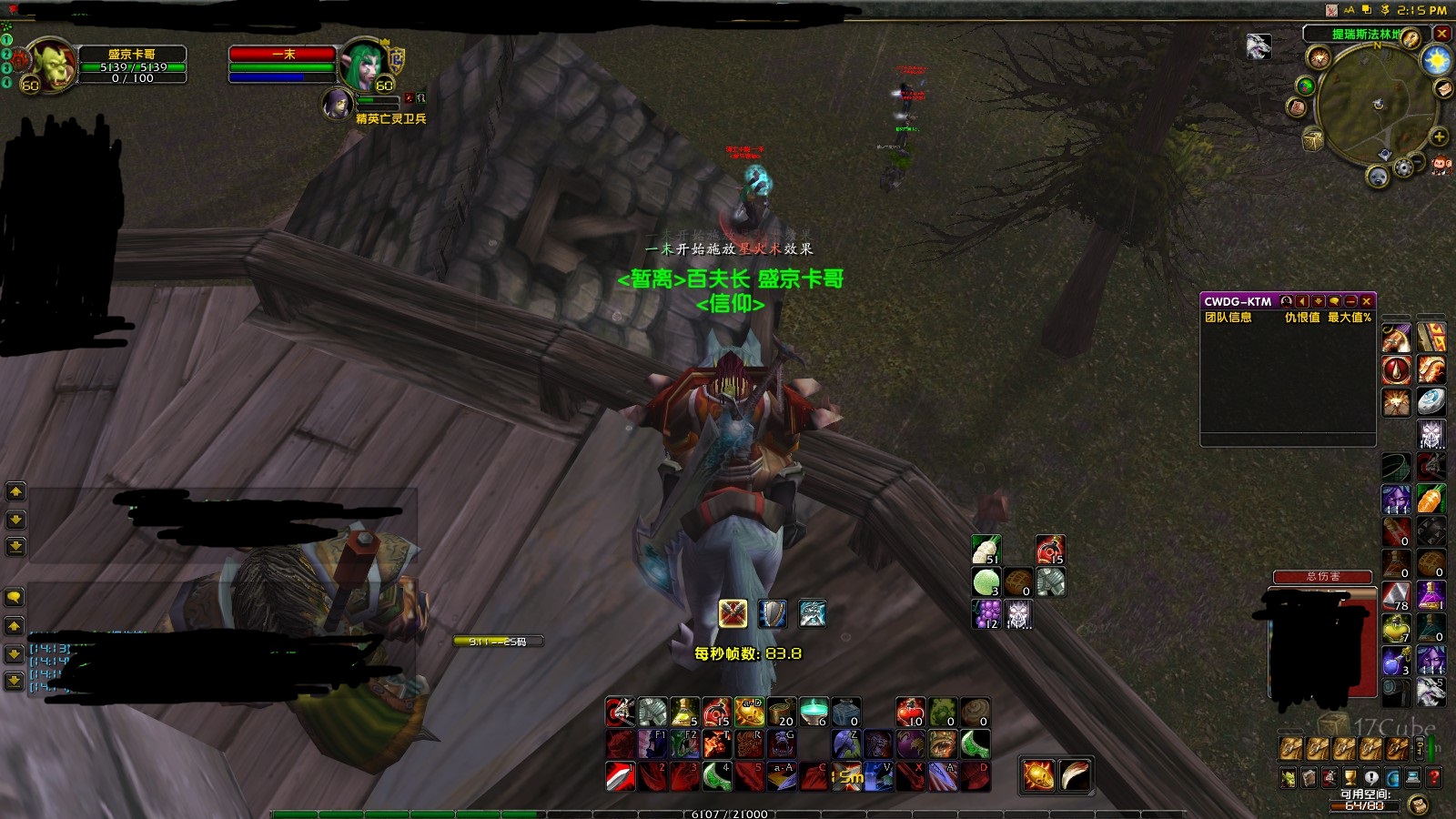Collapse the KTM window with the minus button
The height and width of the screenshot is (819, 1456).
[x=1351, y=302]
